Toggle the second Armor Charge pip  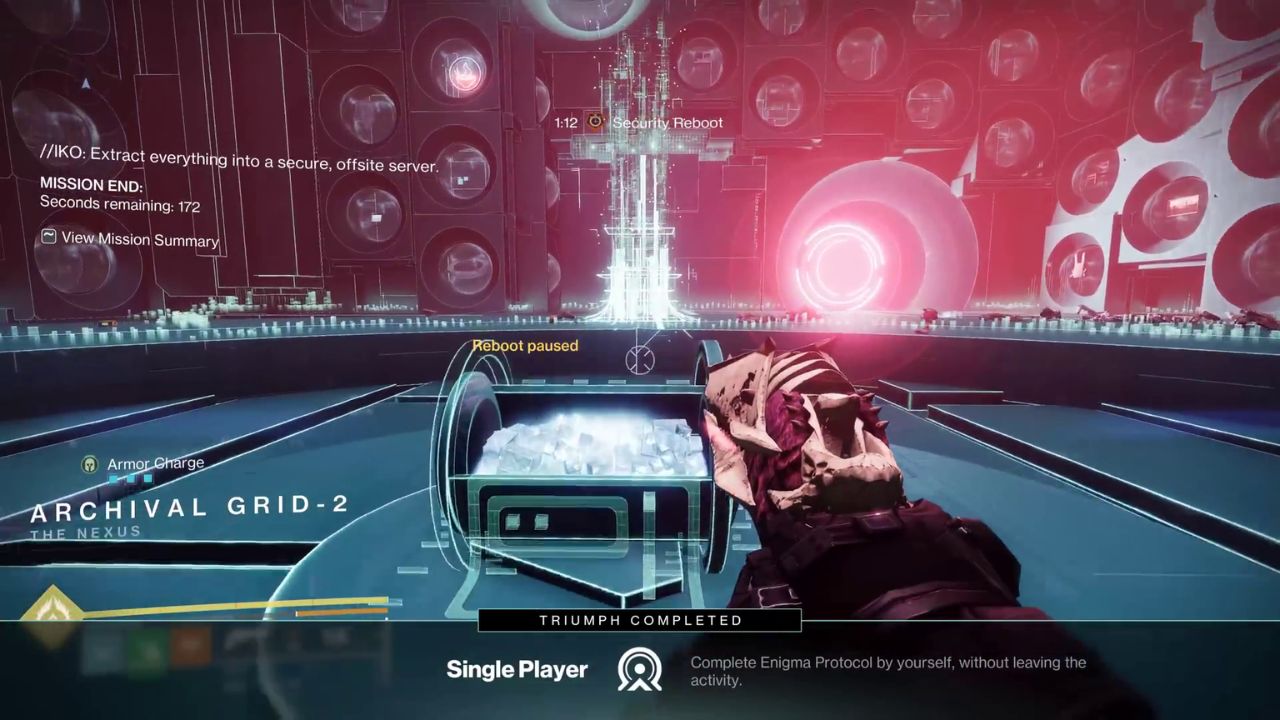pyautogui.click(x=133, y=478)
